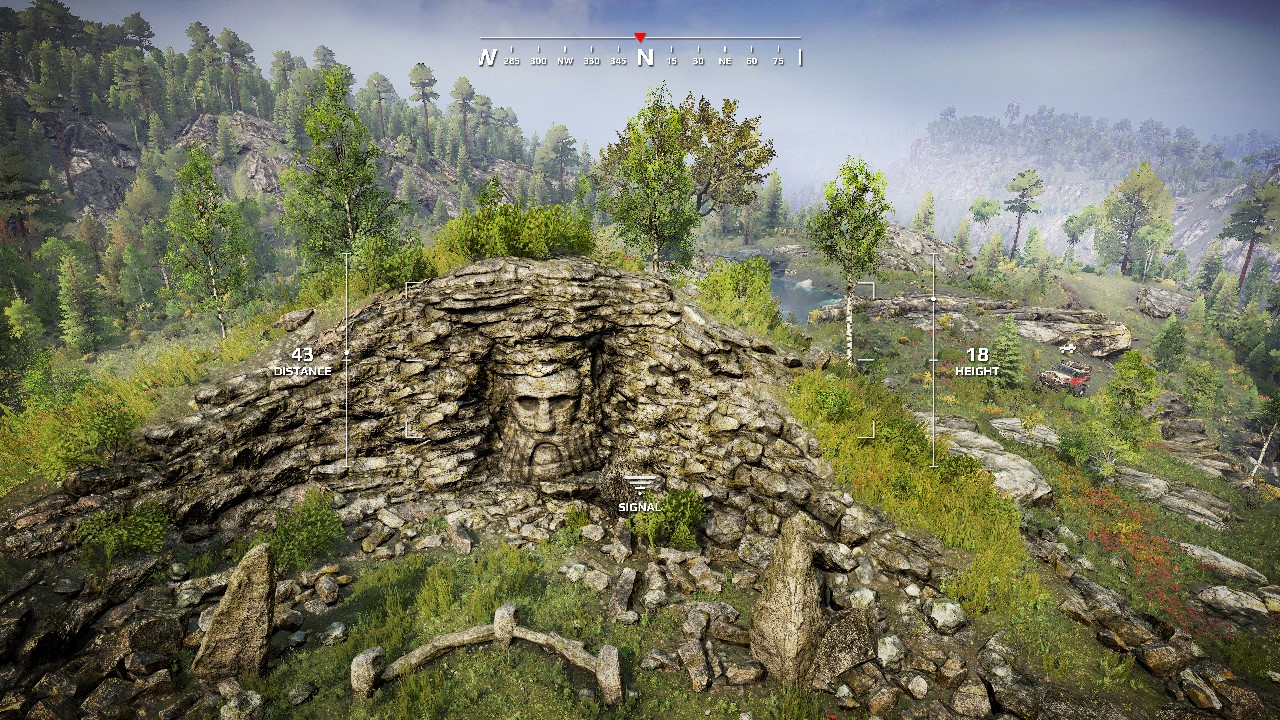The image size is (1280, 720).
Task: Click the W letter on the compass strip
Action: 489,58
